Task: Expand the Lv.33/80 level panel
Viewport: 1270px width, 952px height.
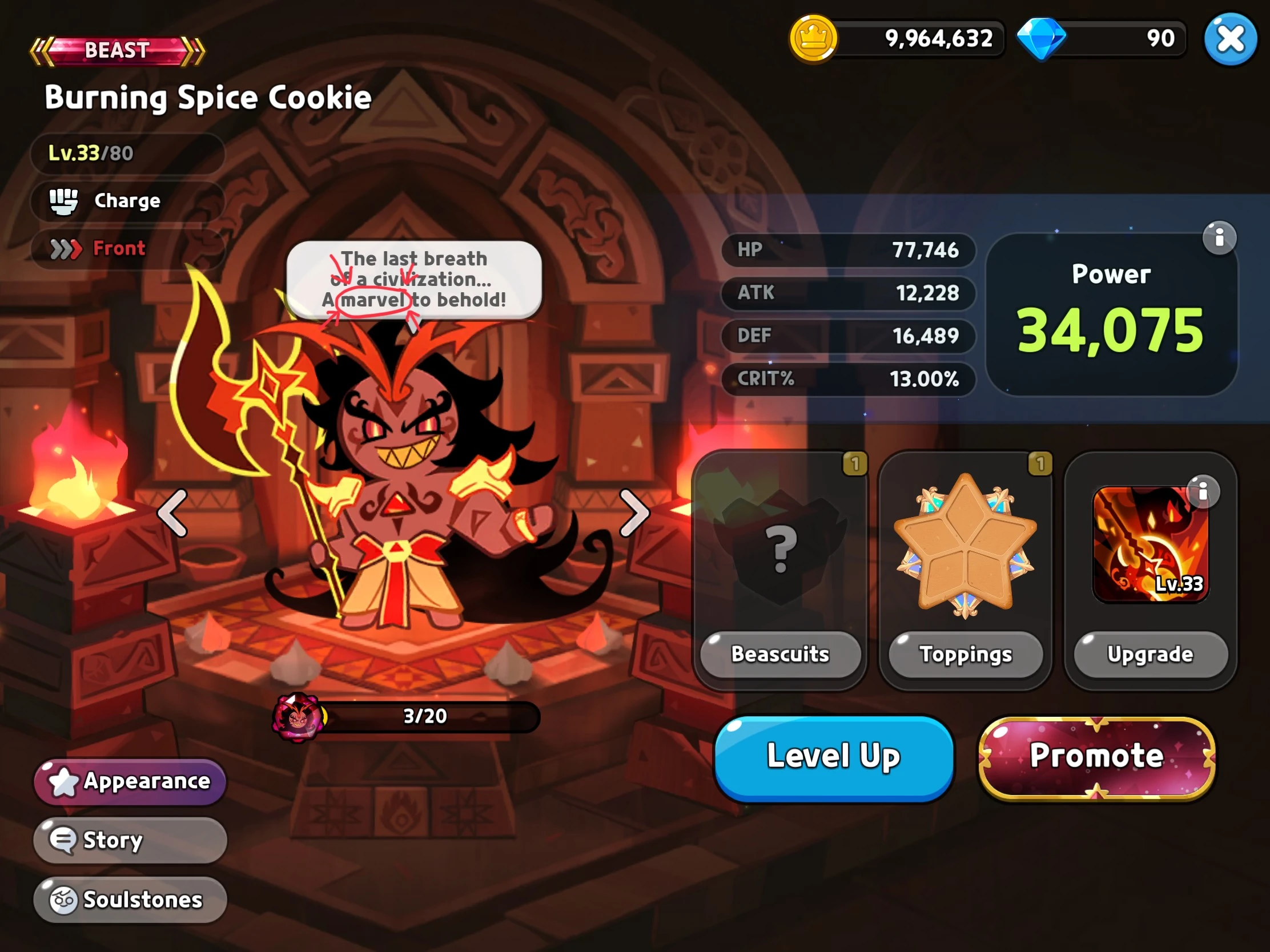Action: point(127,153)
